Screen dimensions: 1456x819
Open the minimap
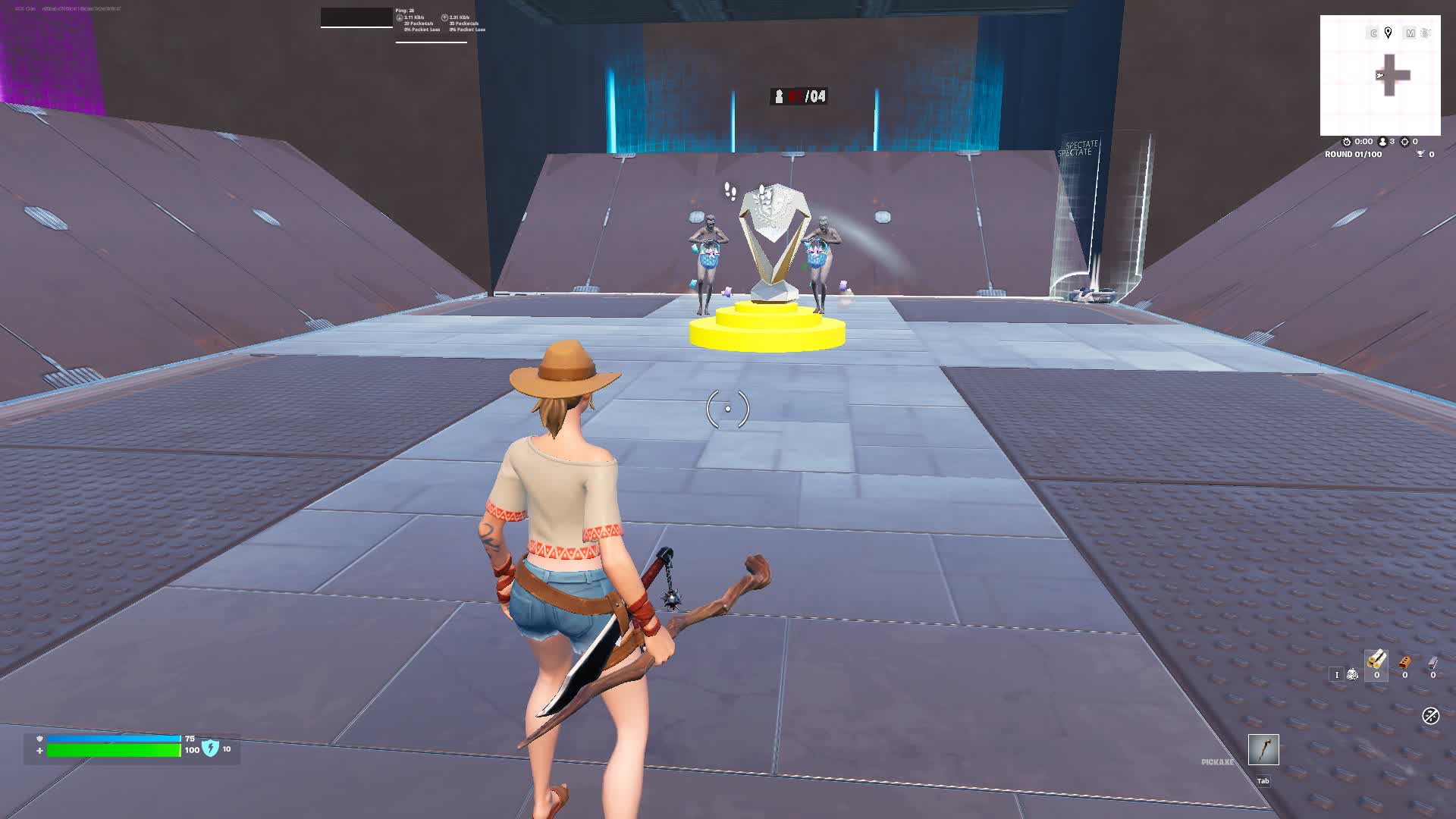pyautogui.click(x=1380, y=76)
